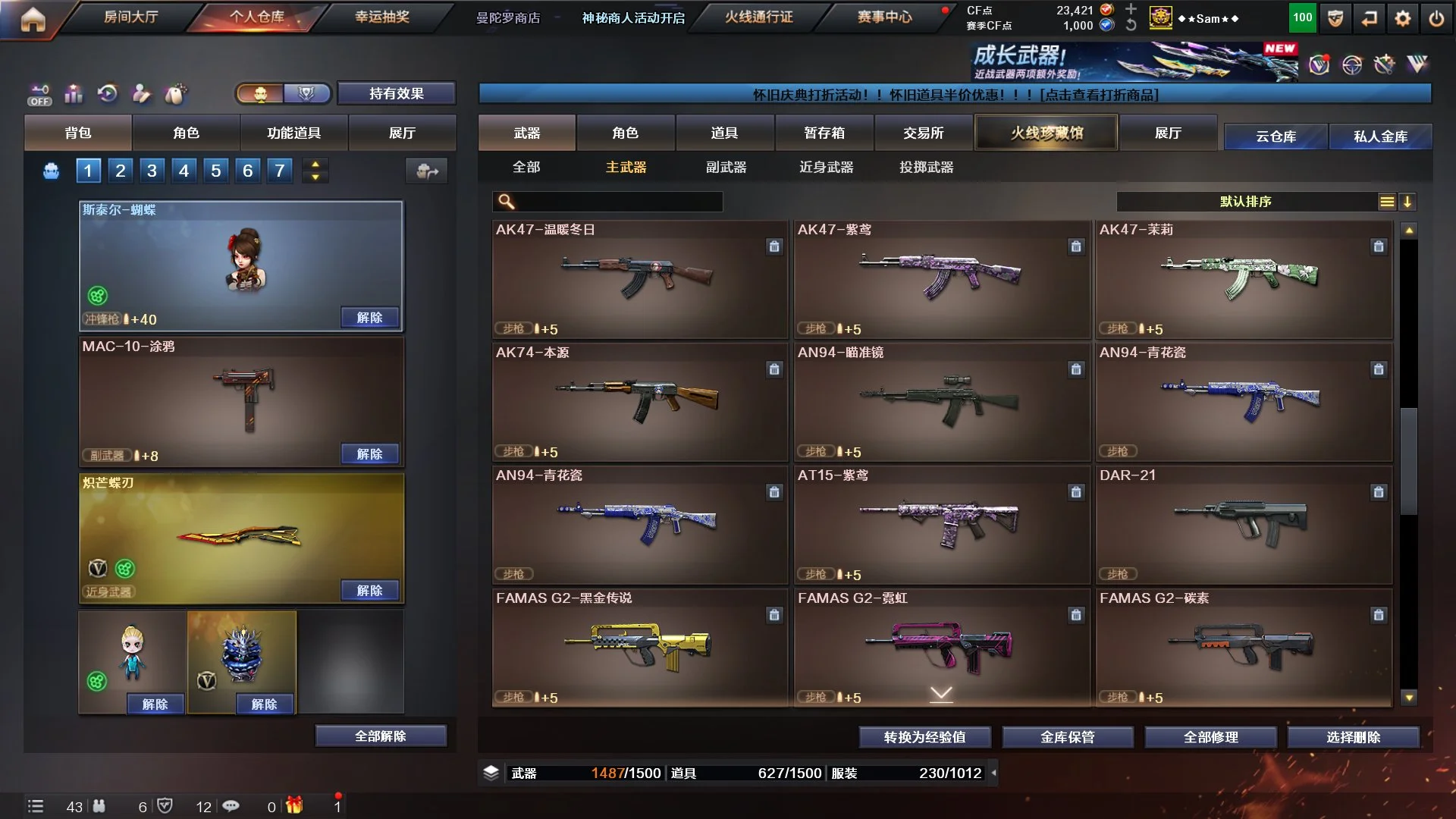Open the 火线通行证 battle pass
The height and width of the screenshot is (819, 1456).
point(758,17)
